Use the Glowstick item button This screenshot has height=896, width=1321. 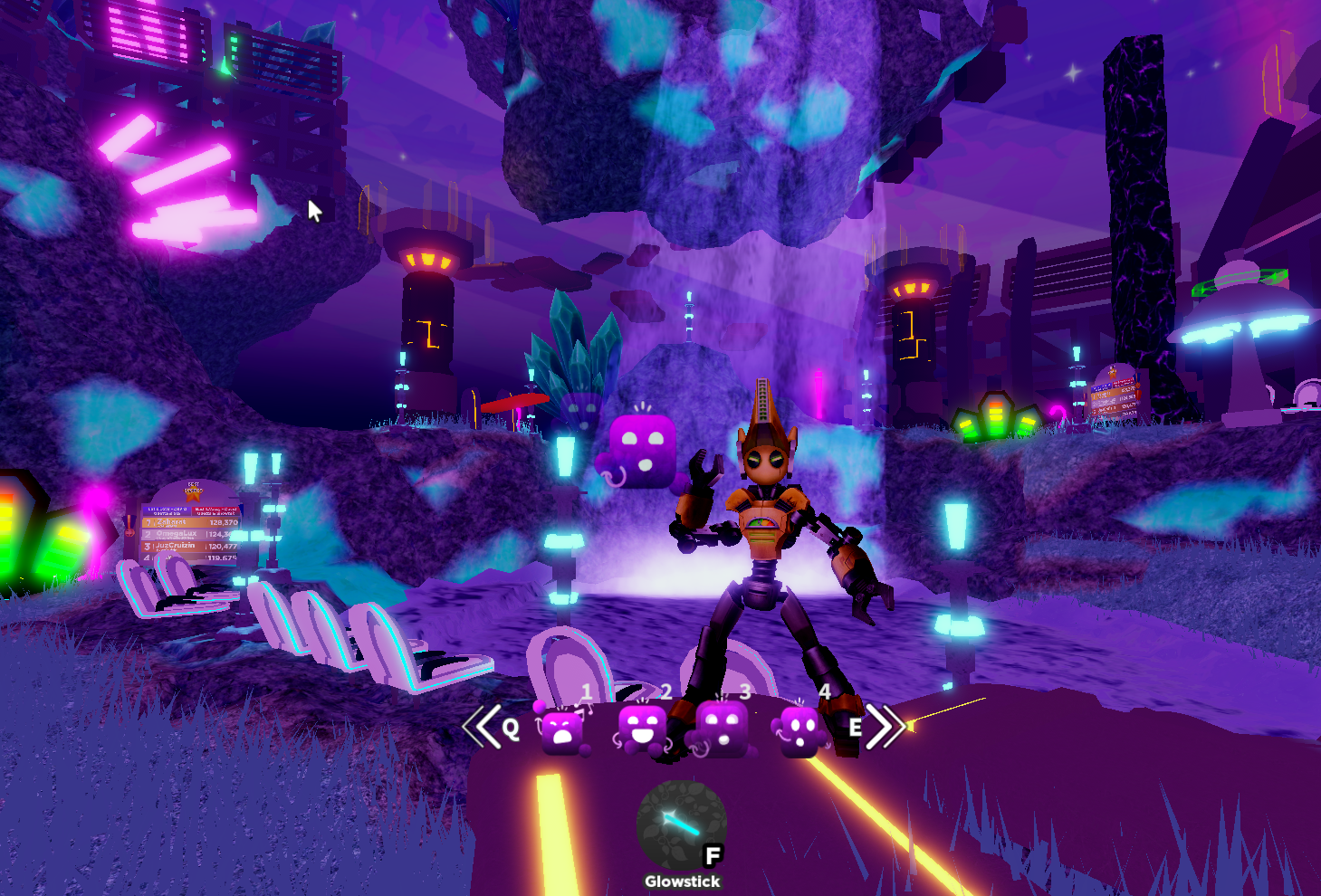(x=681, y=825)
